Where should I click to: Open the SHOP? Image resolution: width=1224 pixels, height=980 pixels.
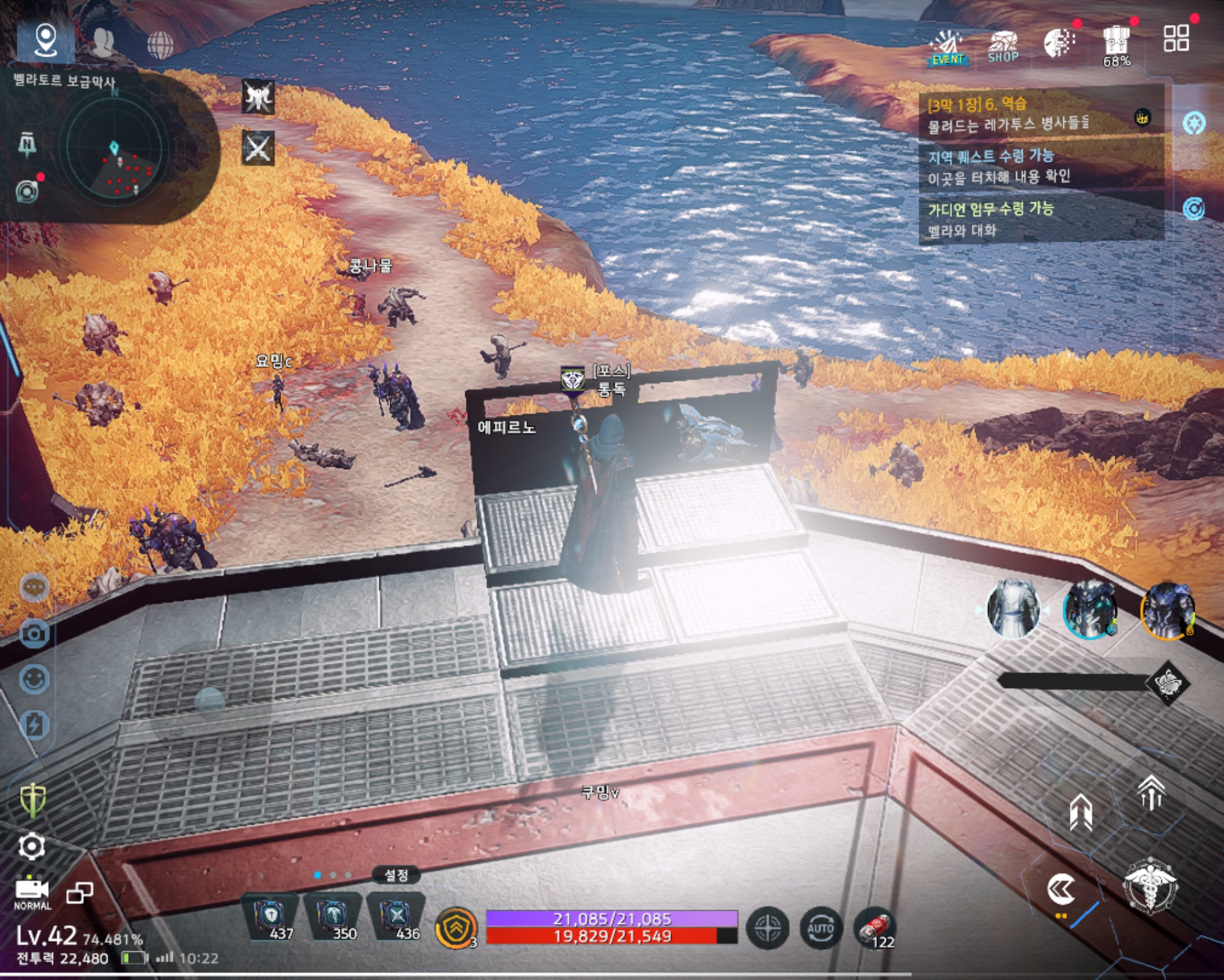(x=1003, y=46)
